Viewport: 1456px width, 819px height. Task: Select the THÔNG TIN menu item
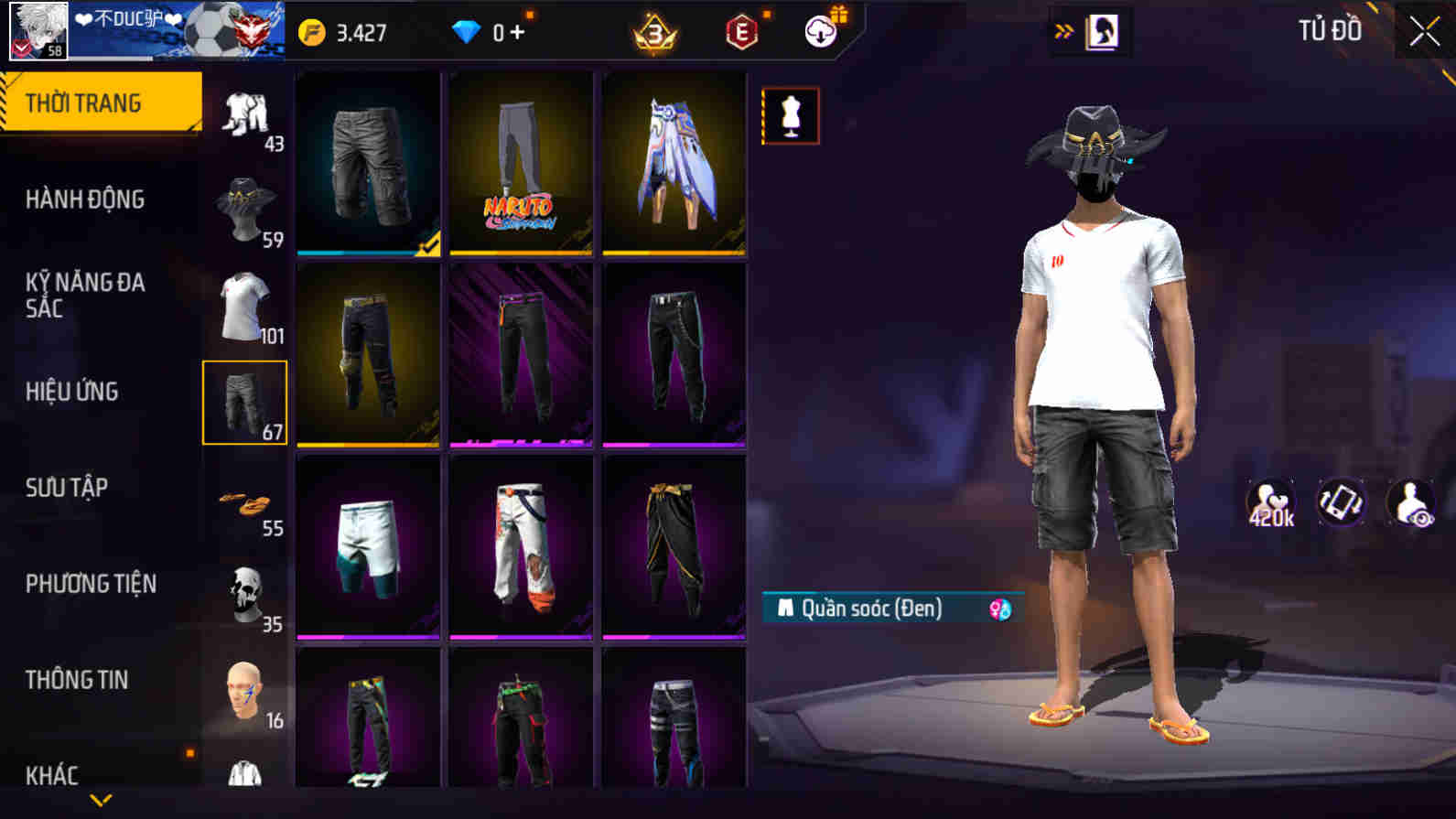point(78,680)
